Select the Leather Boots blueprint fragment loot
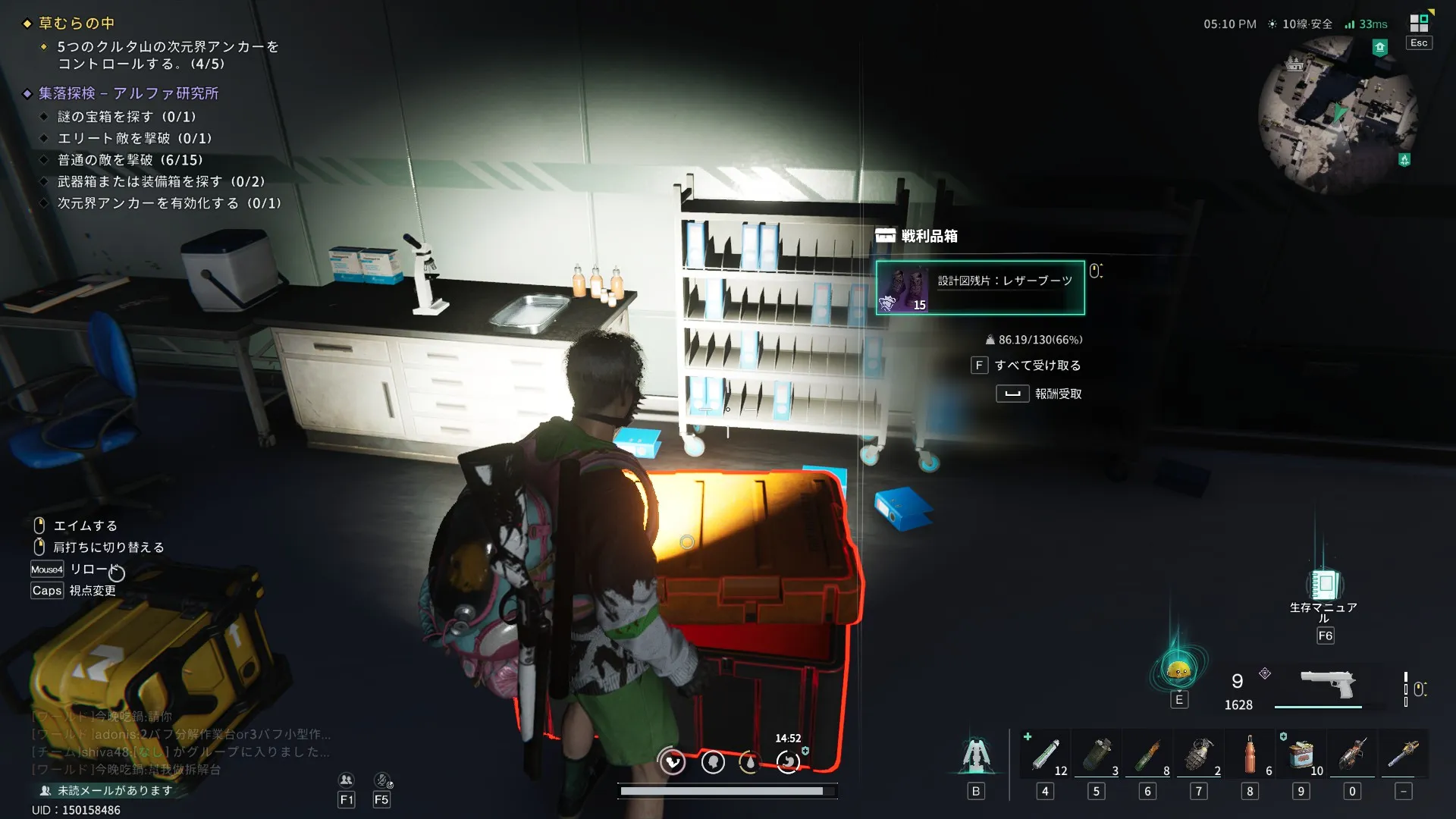Image resolution: width=1456 pixels, height=819 pixels. [980, 287]
